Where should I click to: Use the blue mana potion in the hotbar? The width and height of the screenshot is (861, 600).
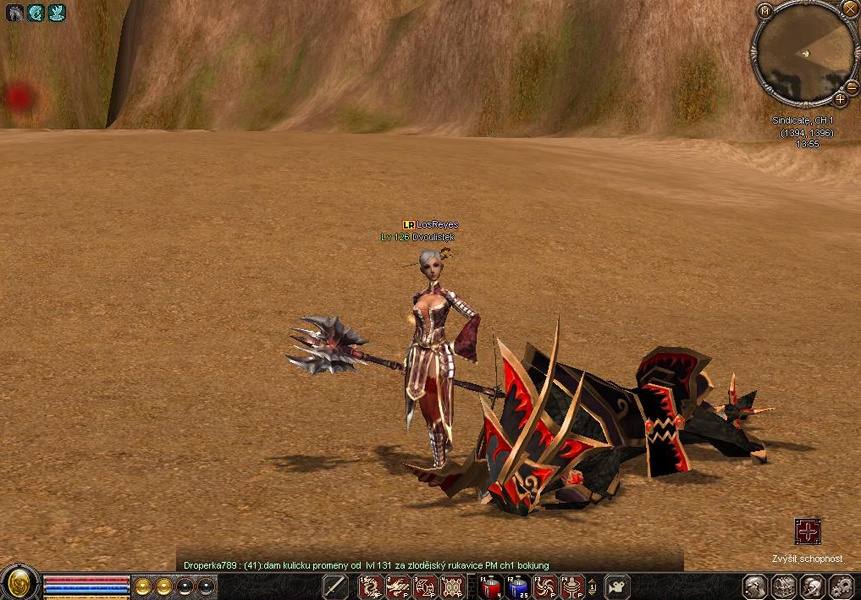518,587
